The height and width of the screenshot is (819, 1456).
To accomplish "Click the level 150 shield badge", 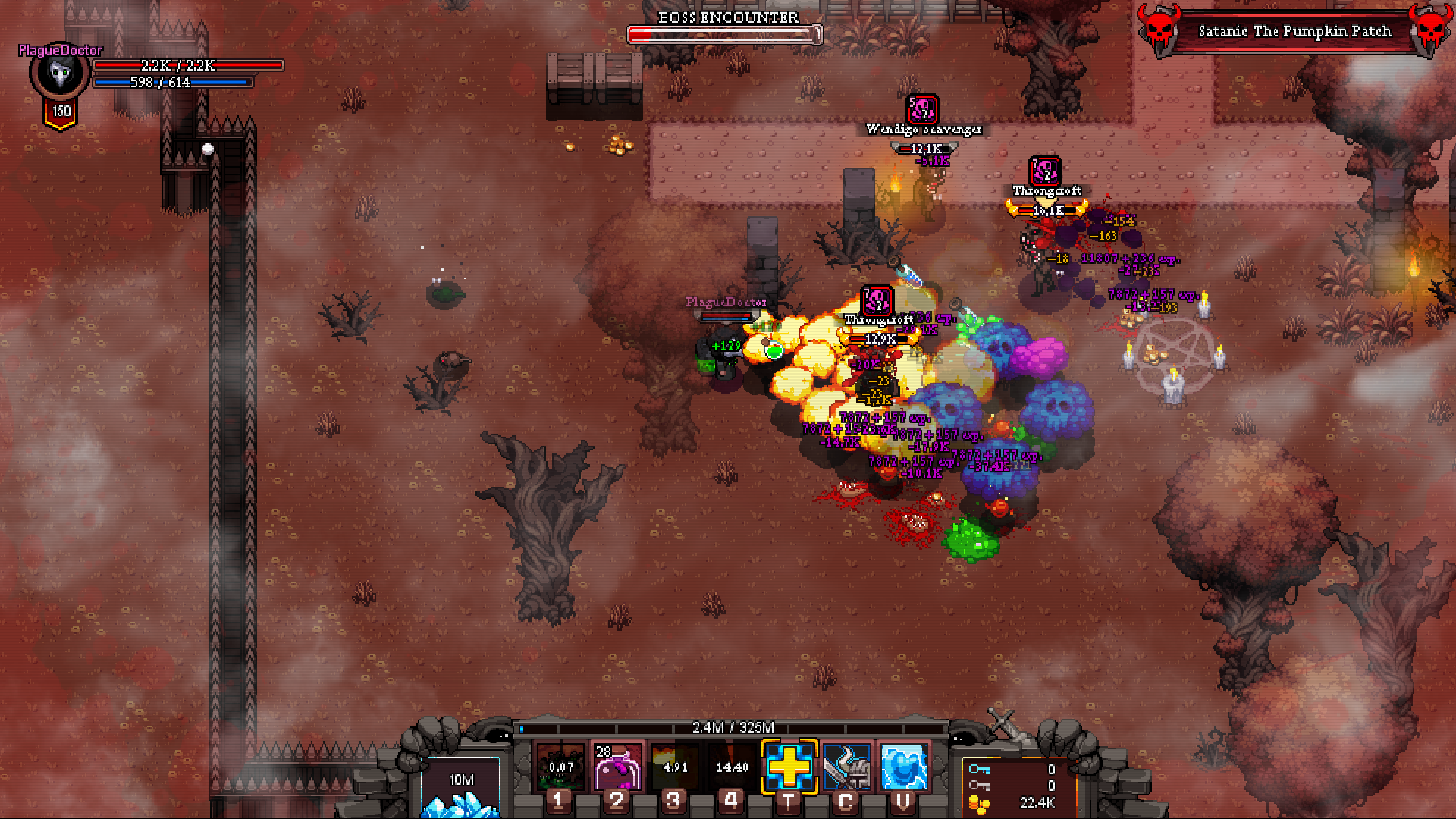I will point(61,112).
